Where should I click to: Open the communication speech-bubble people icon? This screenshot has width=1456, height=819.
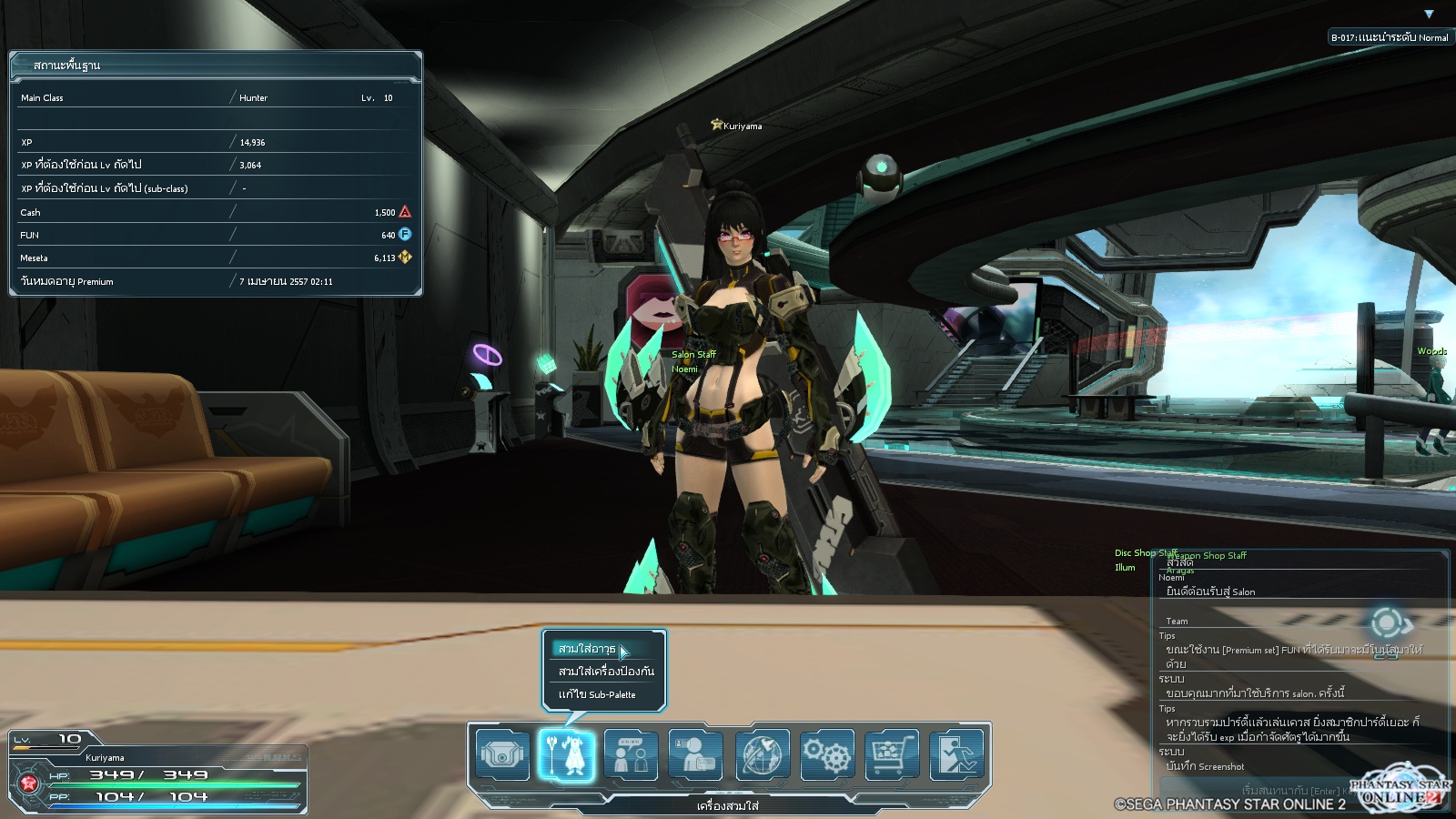tap(632, 754)
